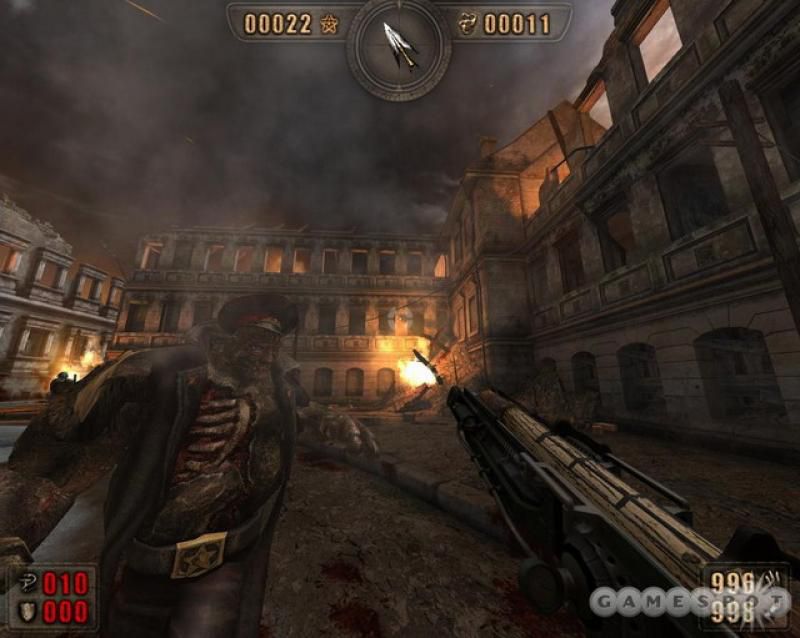Click the soul icon beside 00011
This screenshot has width=800, height=638.
467,24
